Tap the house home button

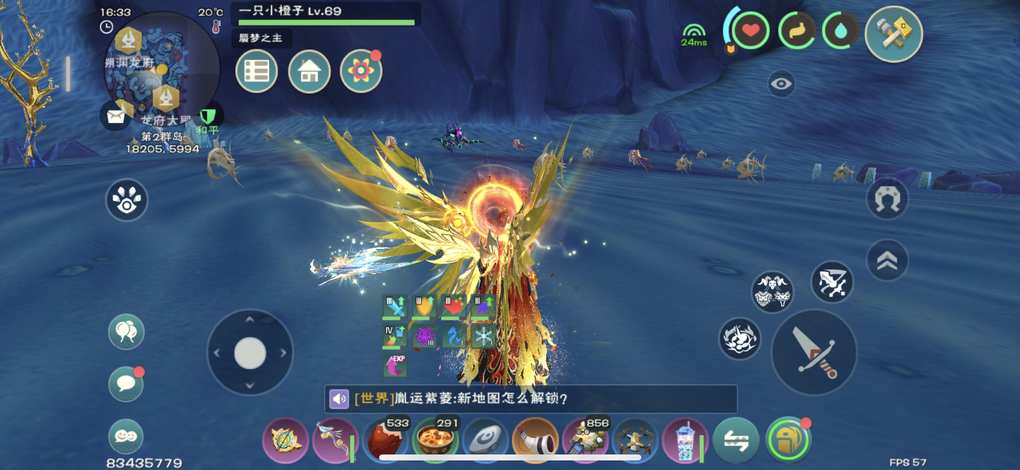(x=309, y=71)
